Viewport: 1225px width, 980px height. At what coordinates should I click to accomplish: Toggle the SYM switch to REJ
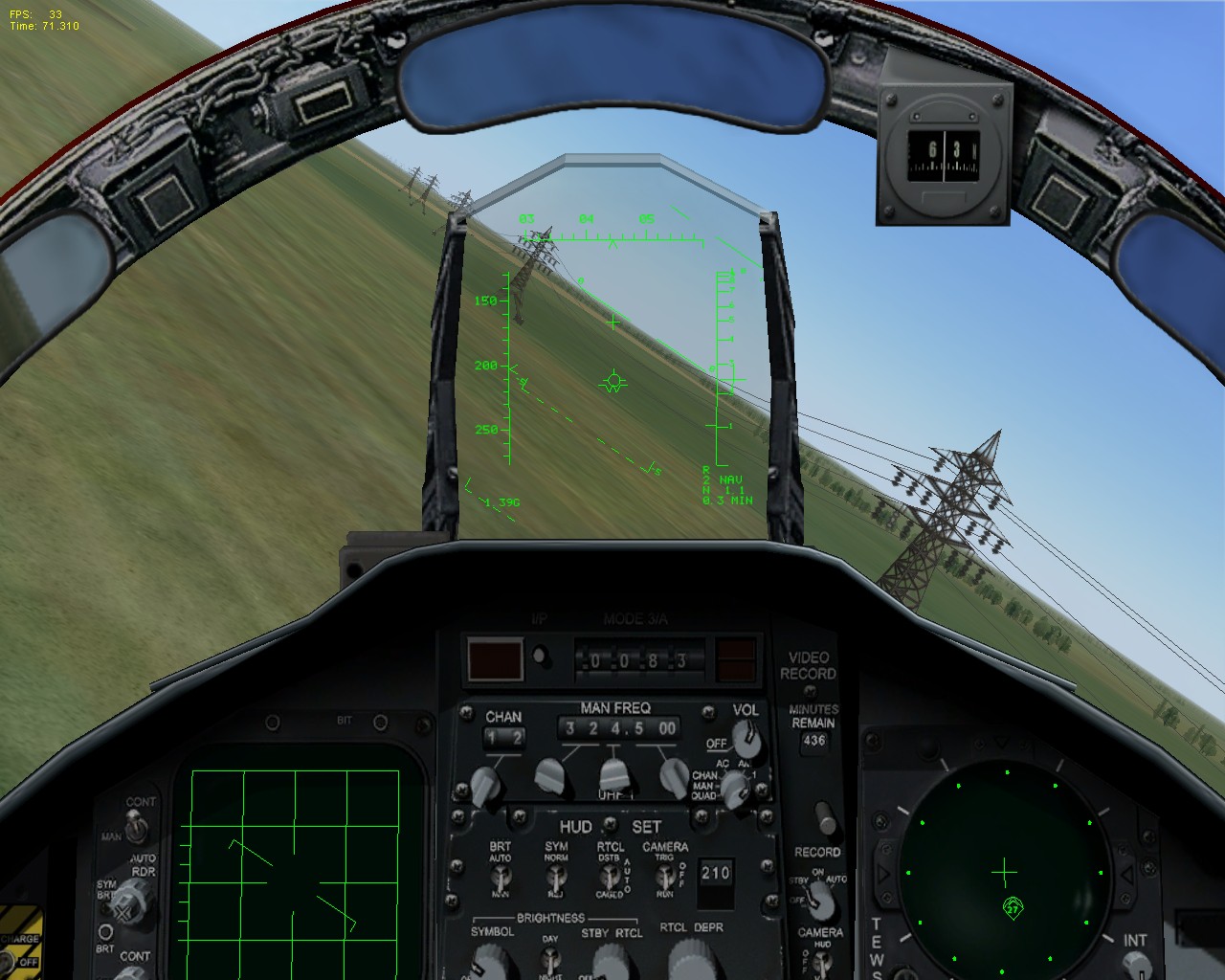(557, 876)
